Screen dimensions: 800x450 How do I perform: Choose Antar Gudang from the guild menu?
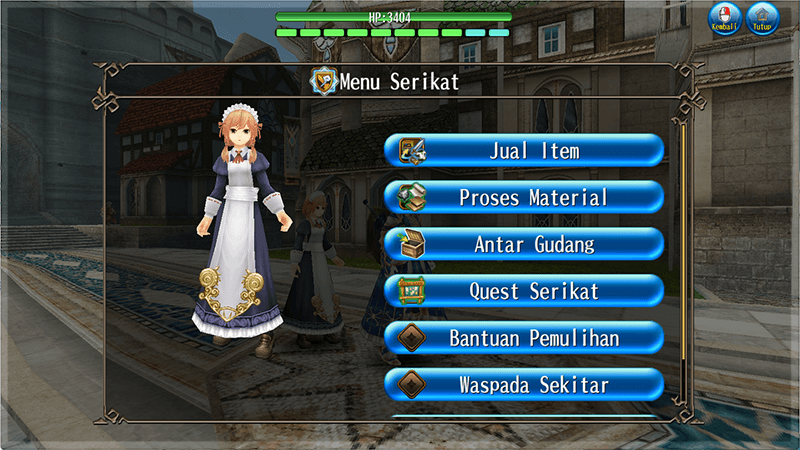(x=524, y=244)
